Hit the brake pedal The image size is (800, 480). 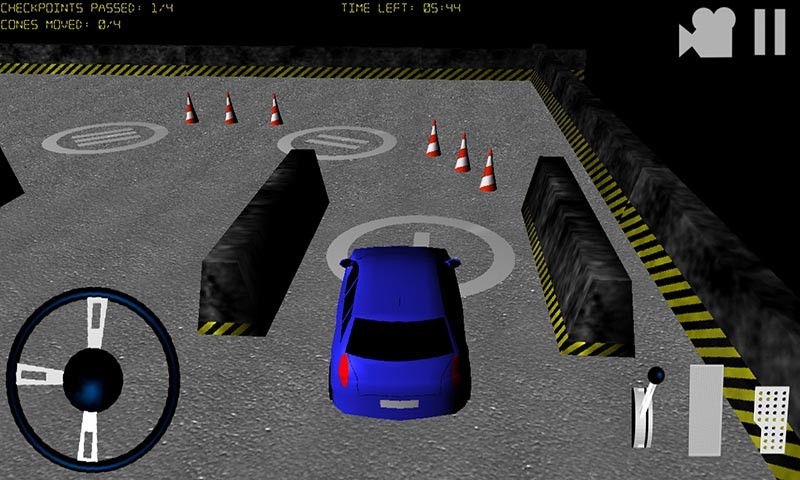pos(705,408)
